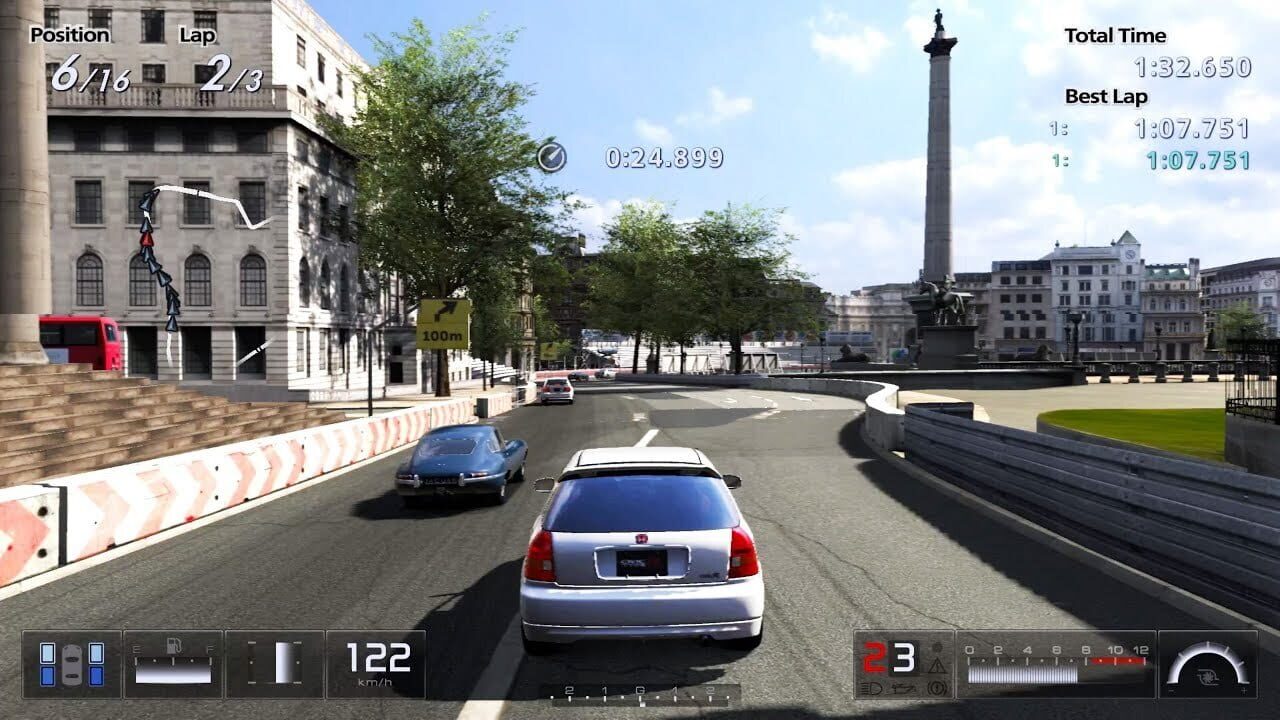Click the fuel pump icon above the fuel gauge
Image resolution: width=1280 pixels, height=720 pixels.
point(174,645)
